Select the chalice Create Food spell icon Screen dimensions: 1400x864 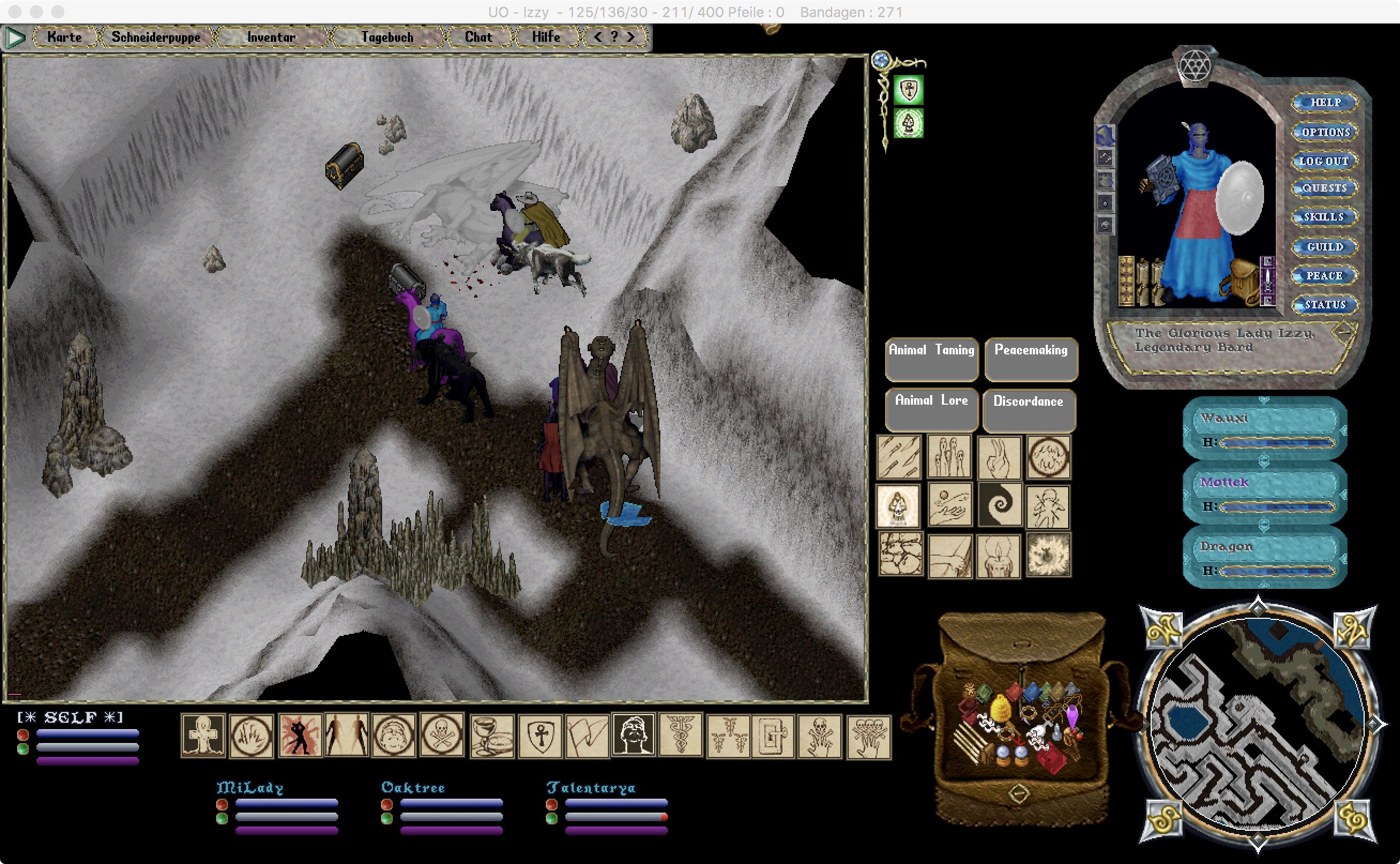[x=491, y=737]
